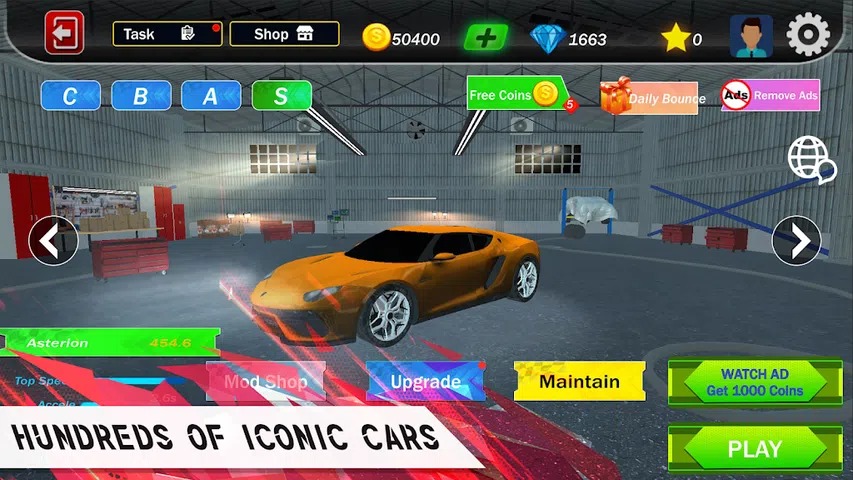Select the C car class tab
853x480 pixels.
(x=71, y=96)
